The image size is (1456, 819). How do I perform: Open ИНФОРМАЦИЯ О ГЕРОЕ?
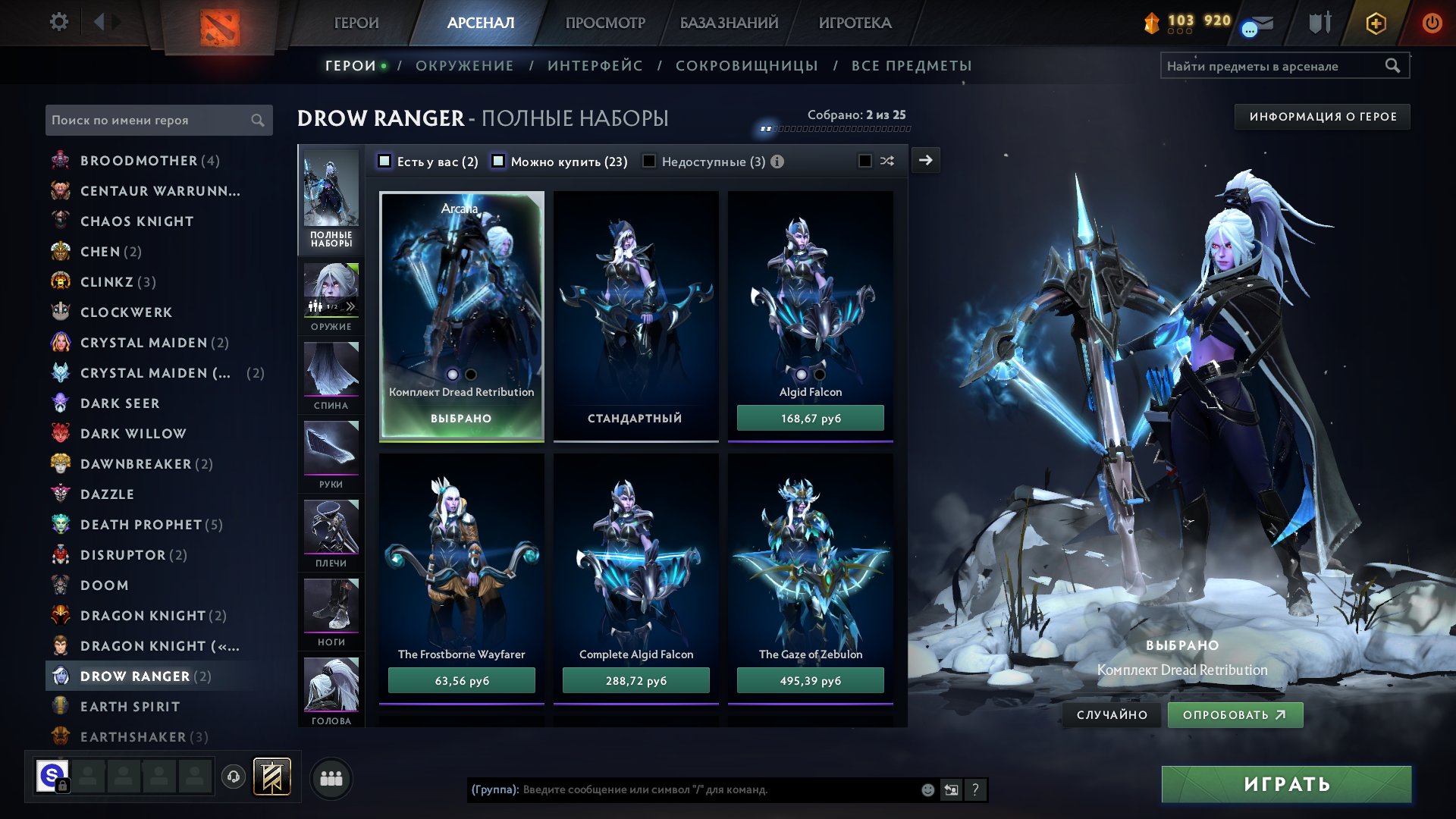pos(1321,117)
